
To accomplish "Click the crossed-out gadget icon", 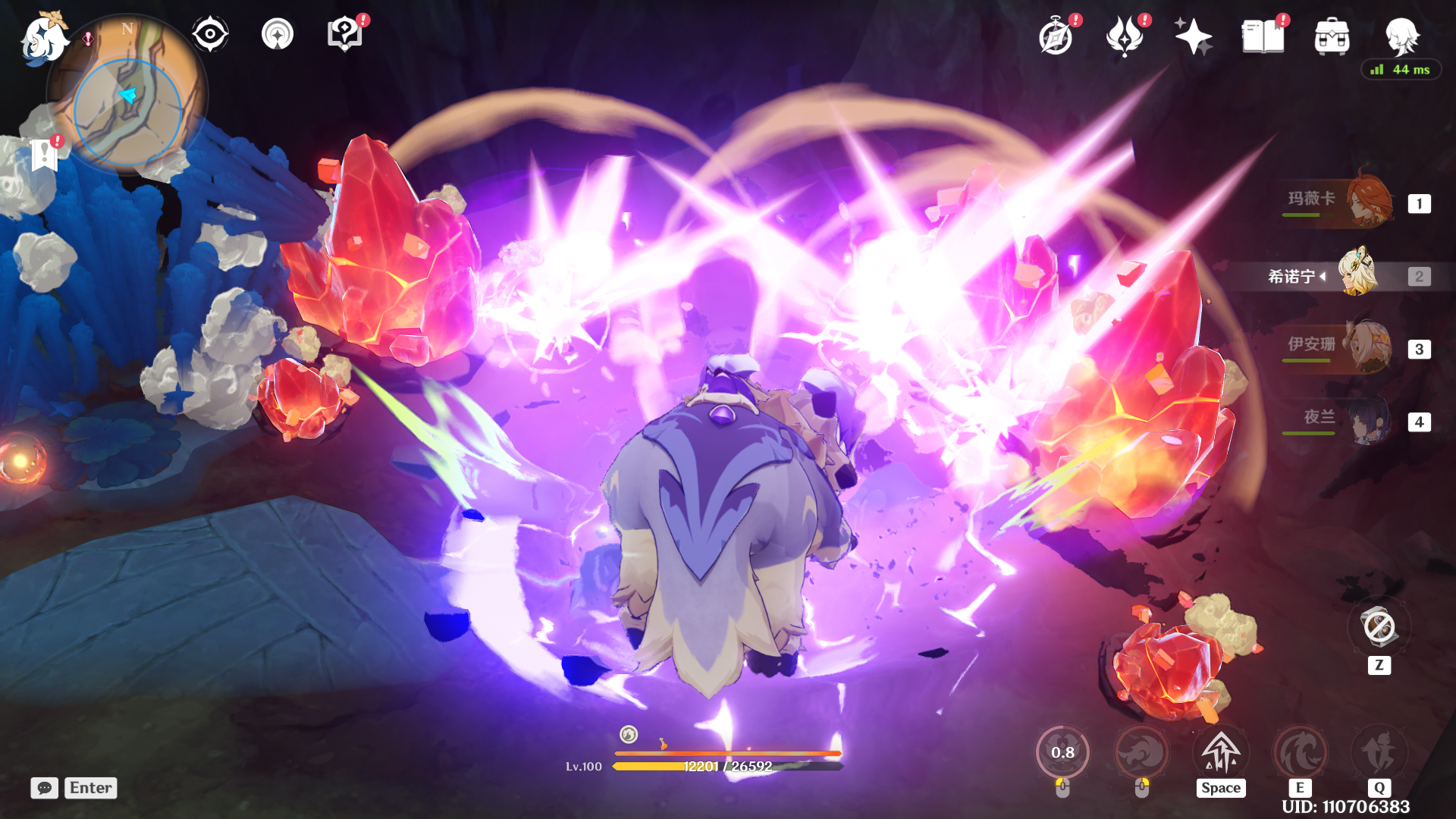I will click(x=1379, y=628).
